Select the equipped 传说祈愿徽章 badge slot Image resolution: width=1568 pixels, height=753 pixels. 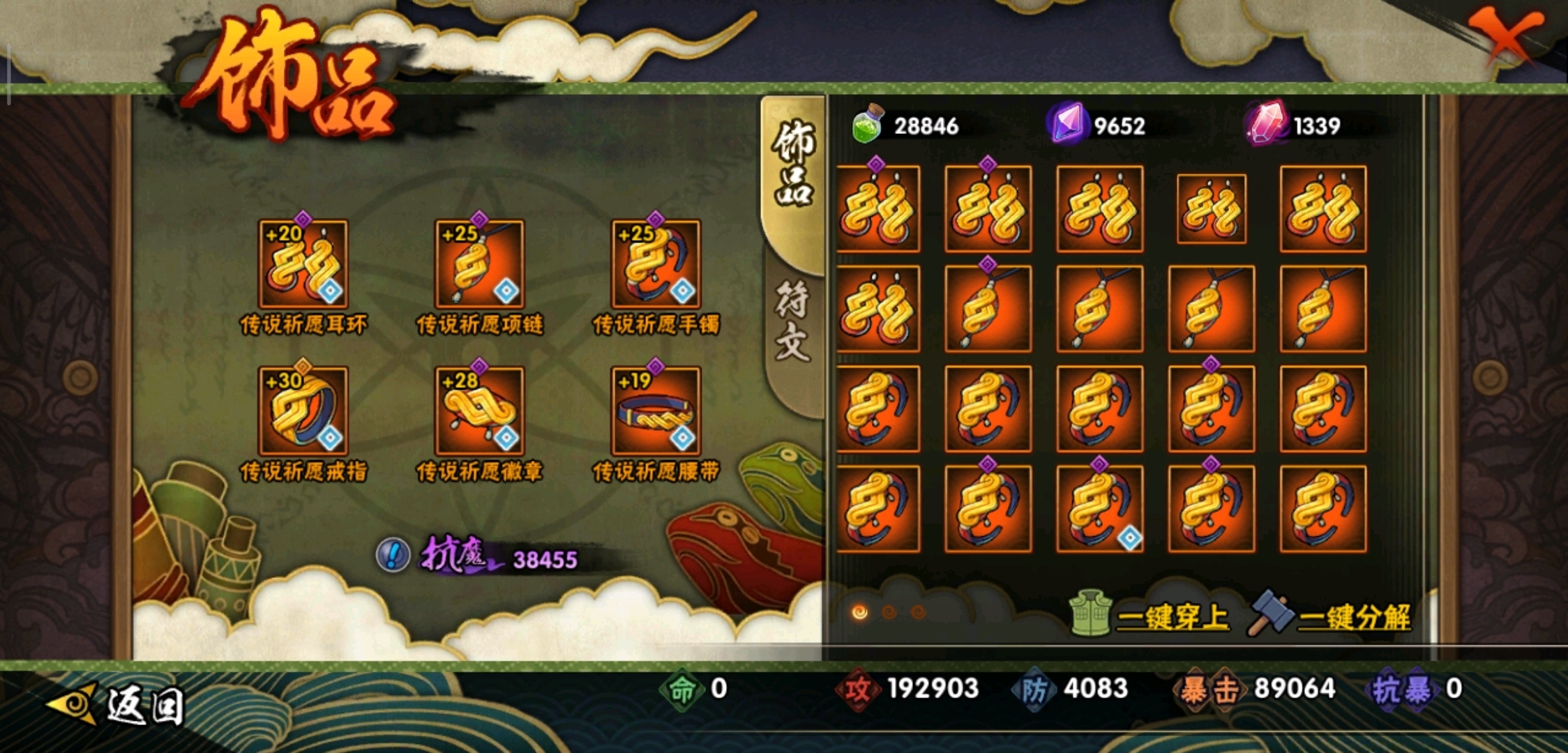pyautogui.click(x=480, y=411)
